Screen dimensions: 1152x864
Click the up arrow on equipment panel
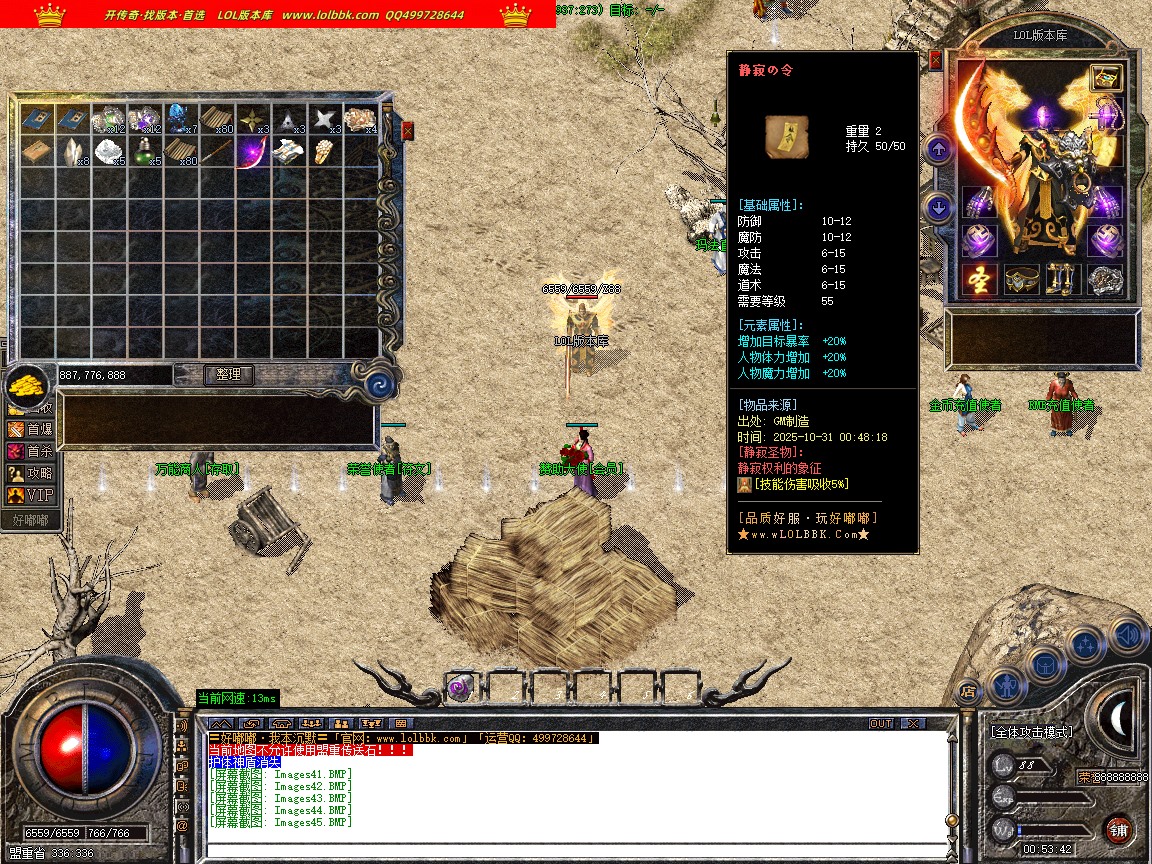coord(939,150)
